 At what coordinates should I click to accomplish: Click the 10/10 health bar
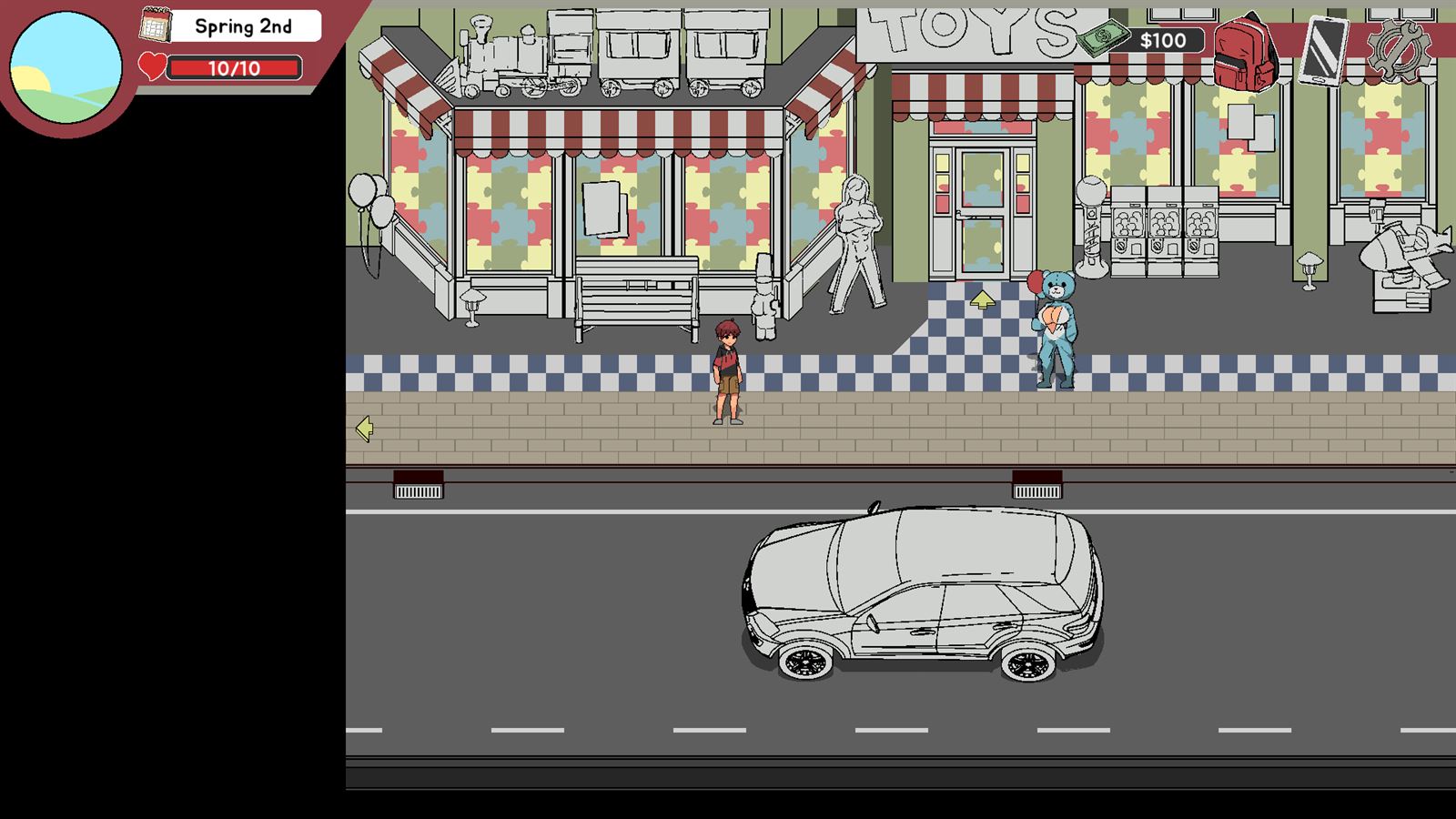pyautogui.click(x=235, y=66)
